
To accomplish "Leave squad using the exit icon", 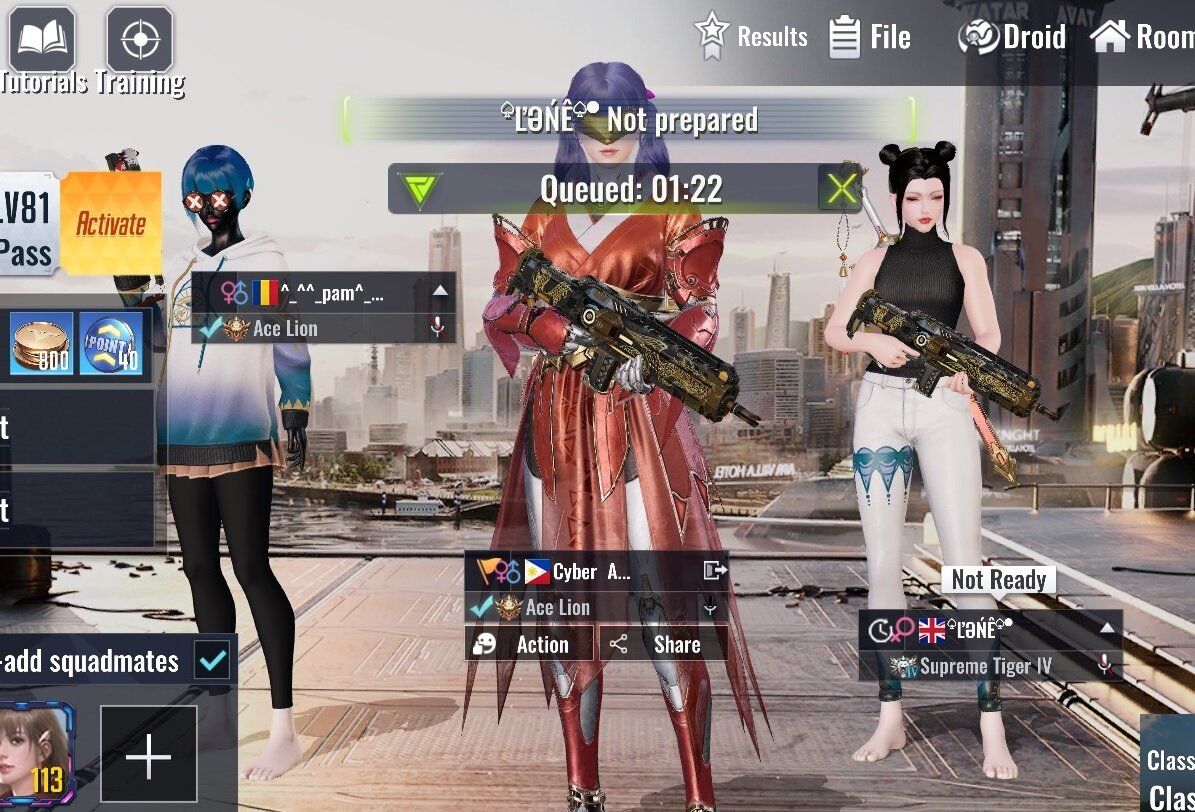I will tap(714, 571).
